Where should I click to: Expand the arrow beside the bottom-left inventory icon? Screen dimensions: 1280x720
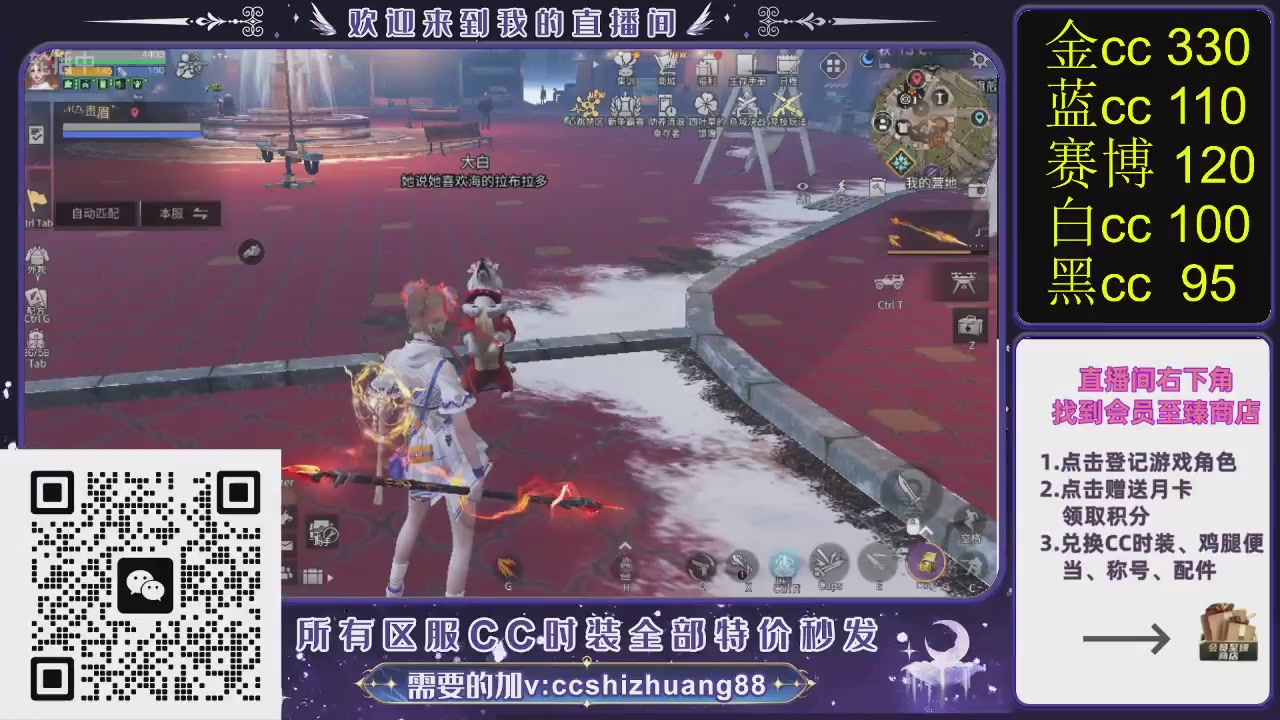(x=329, y=578)
